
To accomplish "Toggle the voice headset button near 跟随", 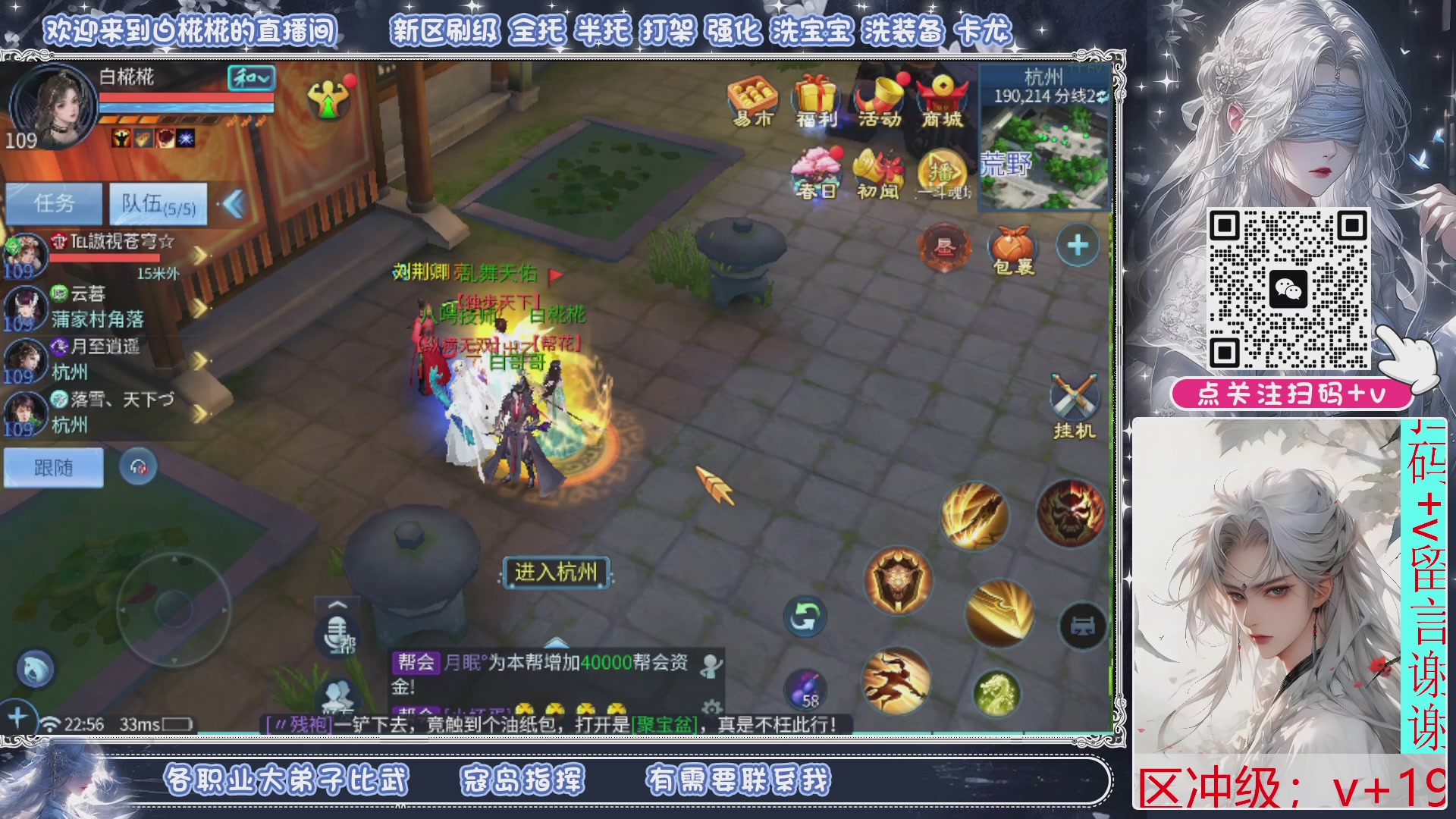I will tap(137, 467).
